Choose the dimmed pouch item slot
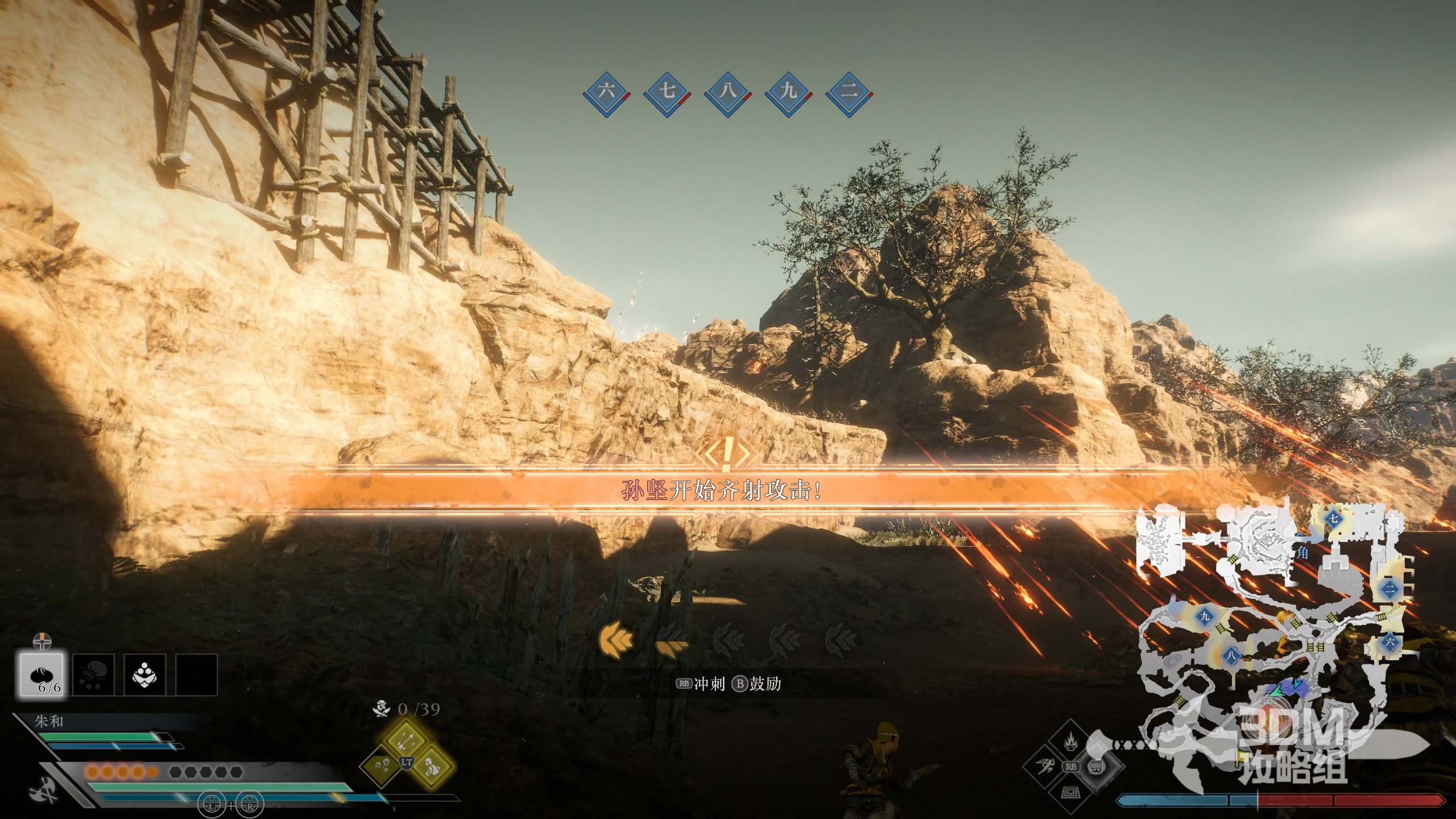1456x819 pixels. pos(93,675)
